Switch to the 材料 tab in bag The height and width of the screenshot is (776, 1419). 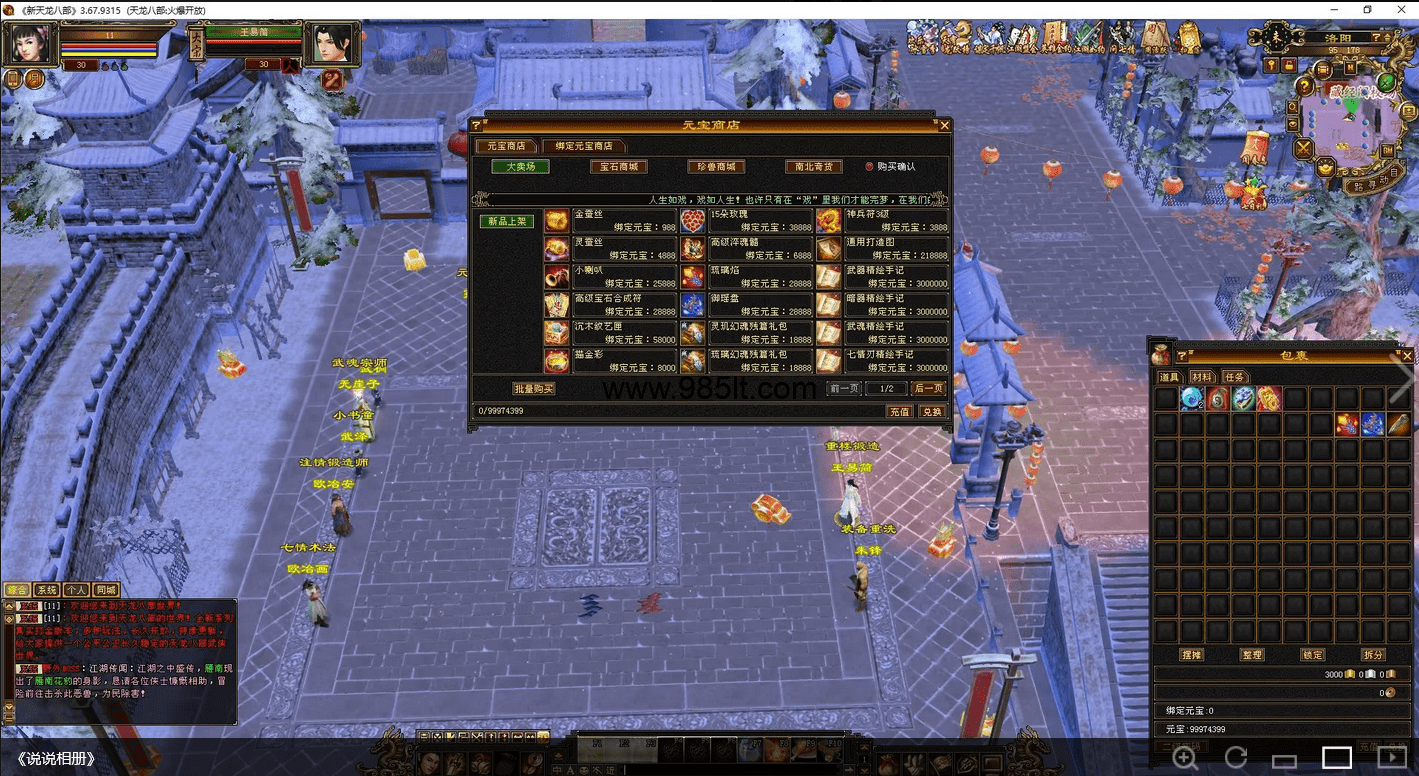point(1202,377)
